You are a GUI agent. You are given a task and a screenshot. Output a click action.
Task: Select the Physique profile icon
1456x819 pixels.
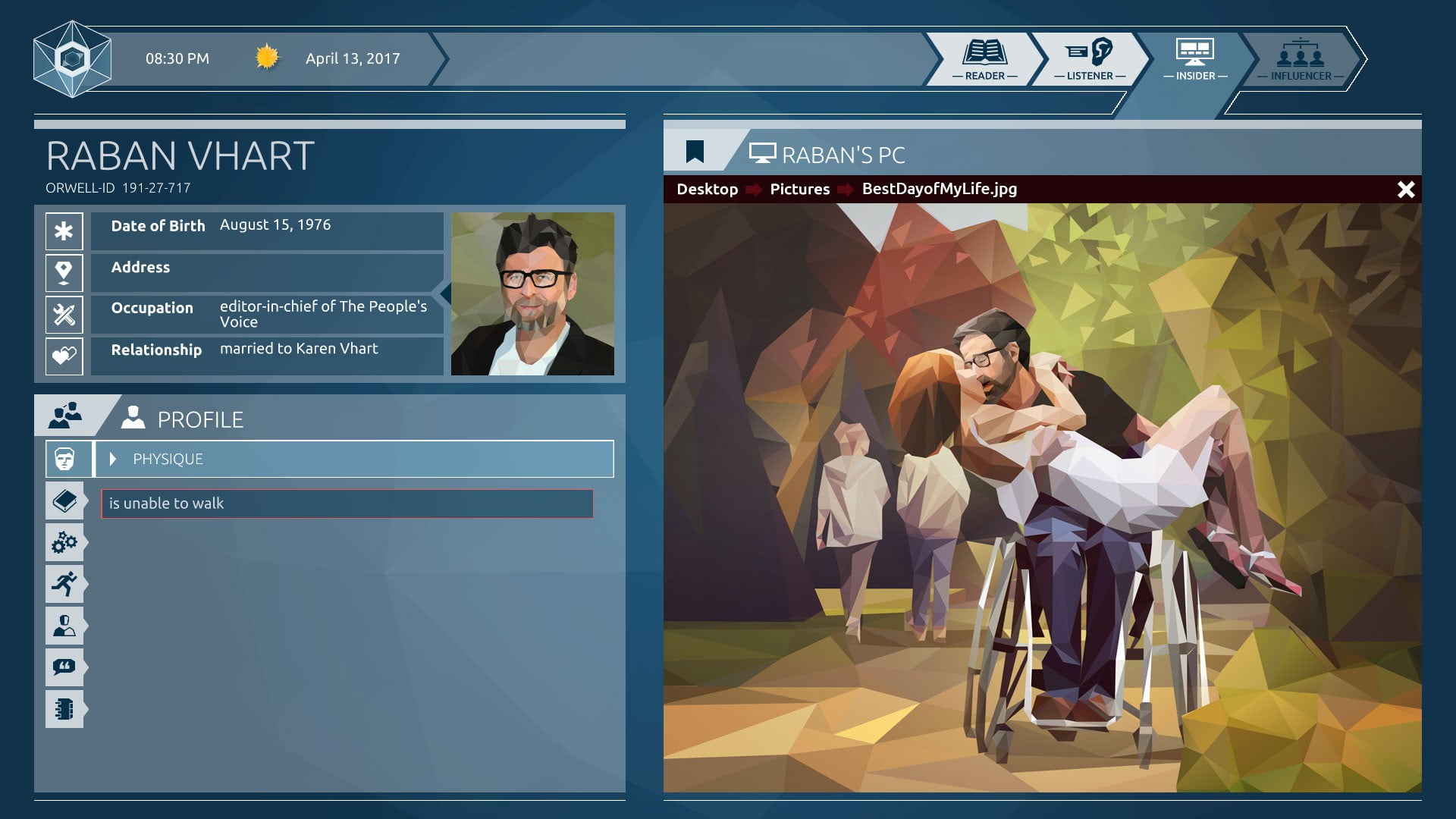[x=65, y=459]
